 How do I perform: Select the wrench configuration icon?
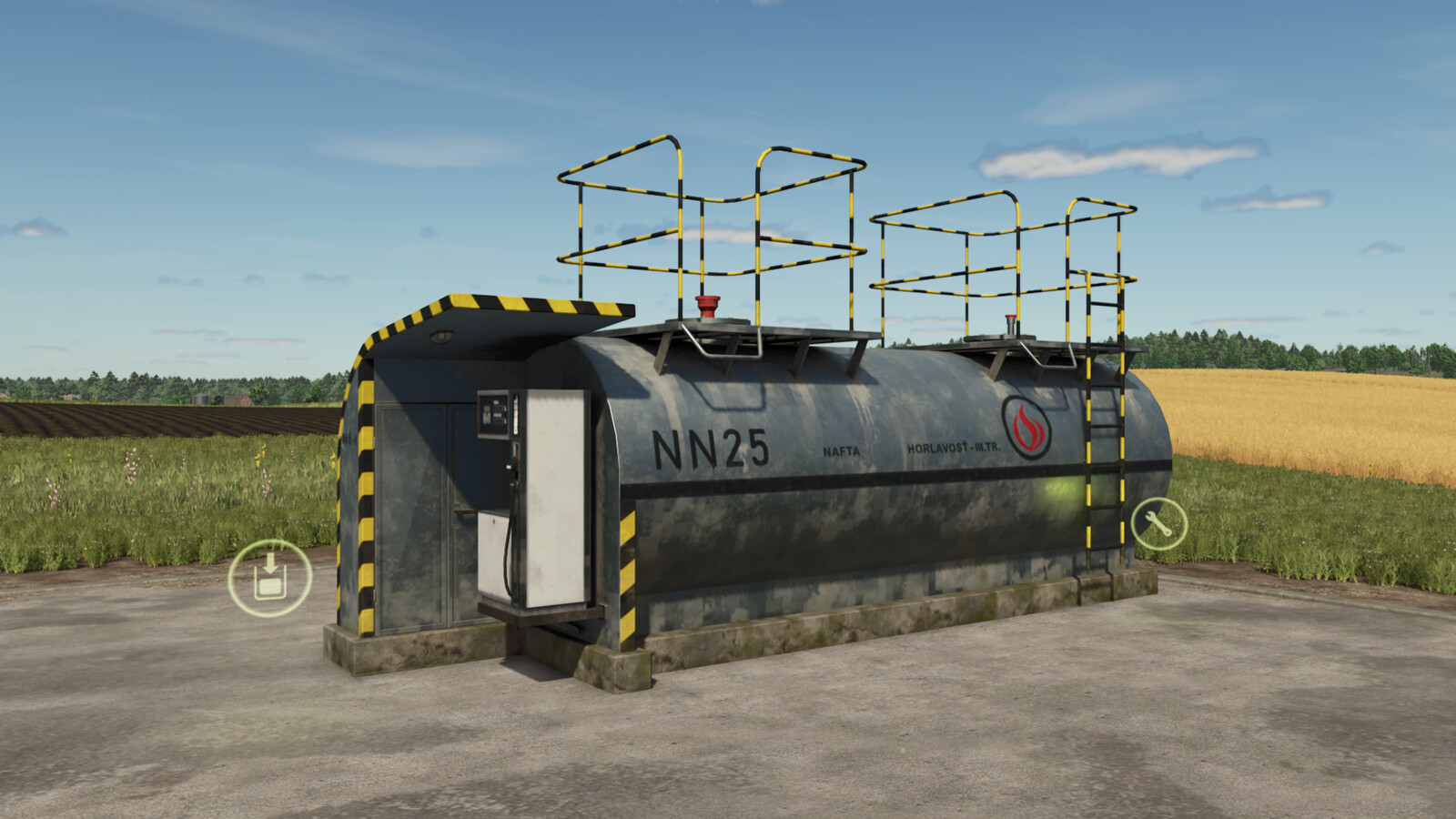point(1158,521)
